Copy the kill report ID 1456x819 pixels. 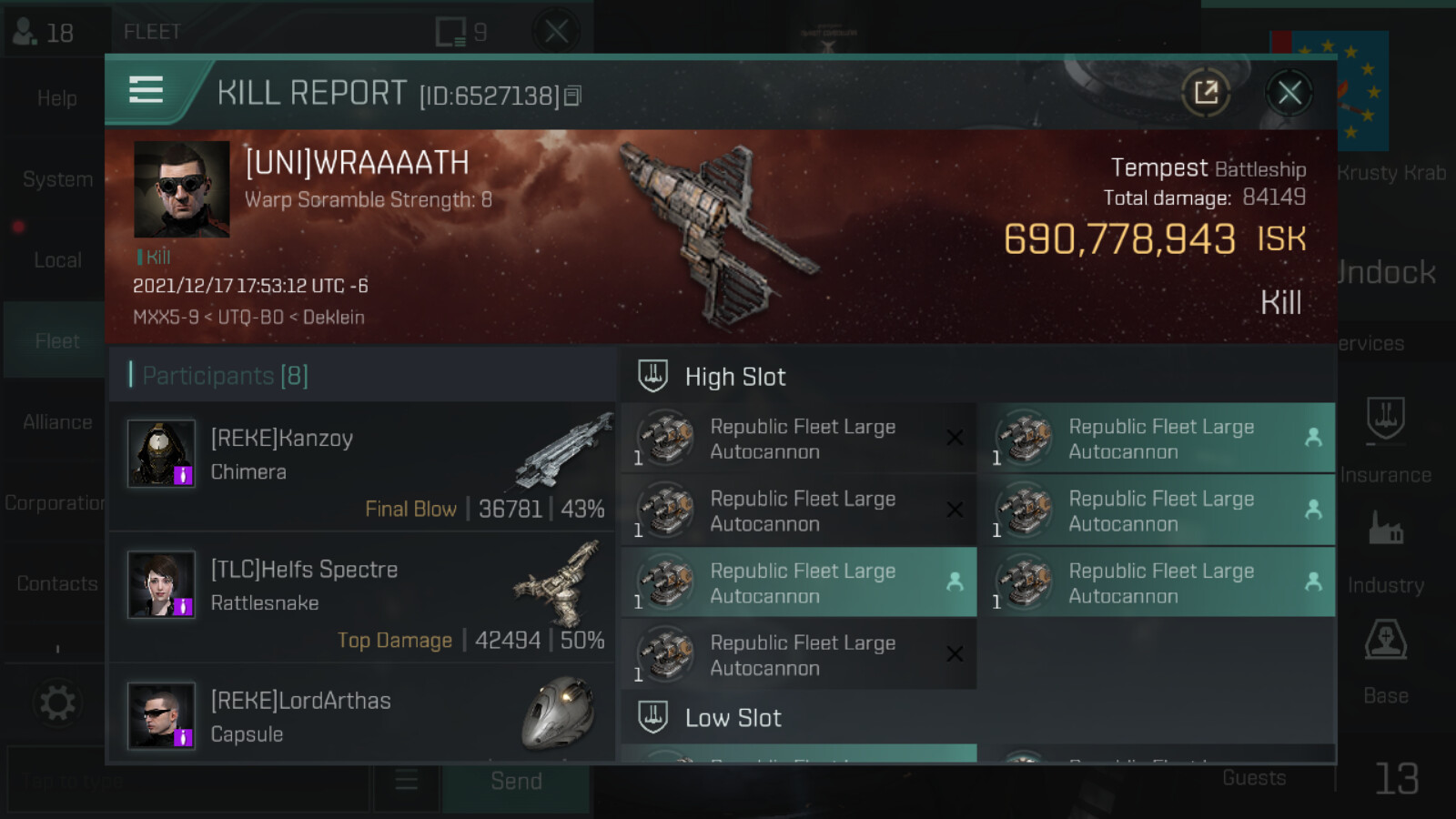click(572, 96)
